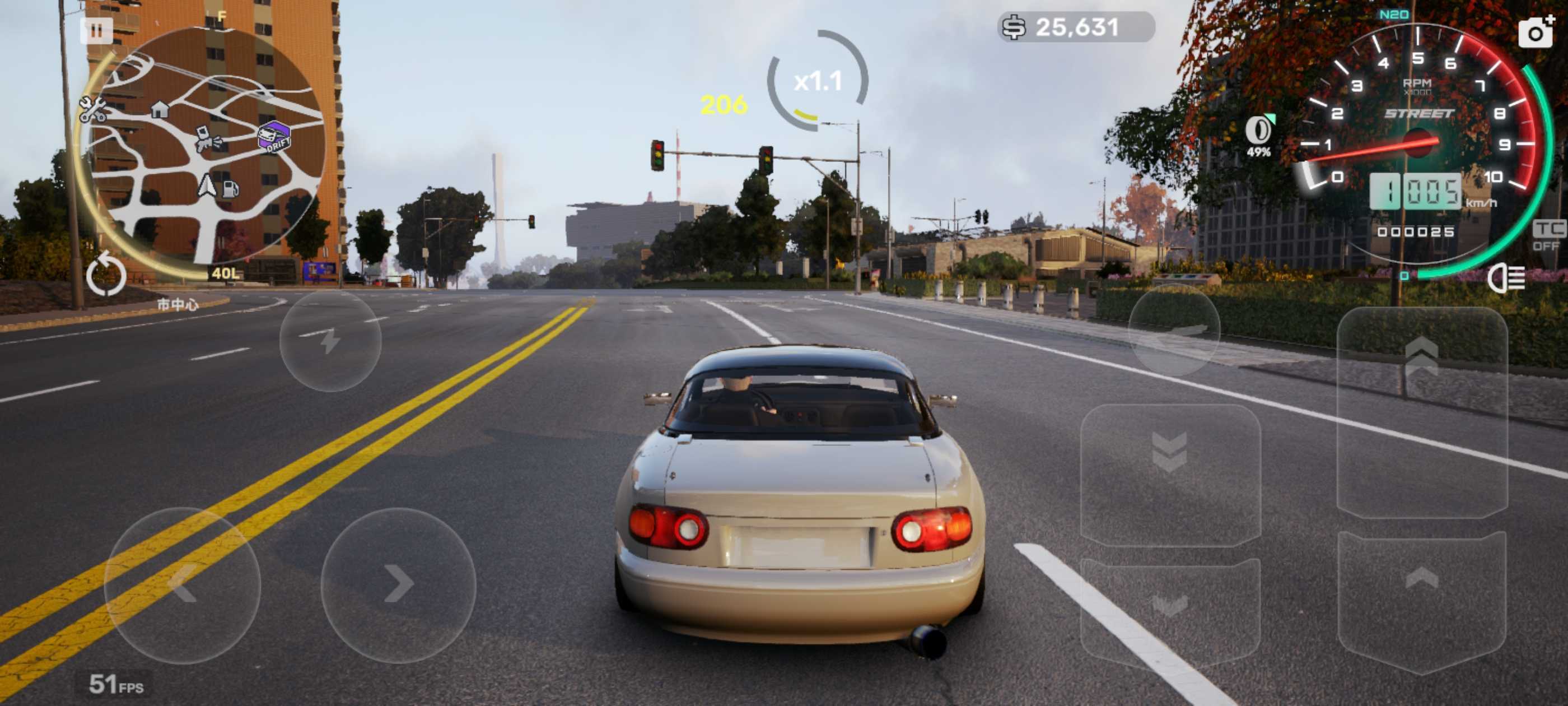Viewport: 1568px width, 706px height.
Task: Tap the wrench workshop marker on minimap
Action: (92, 110)
